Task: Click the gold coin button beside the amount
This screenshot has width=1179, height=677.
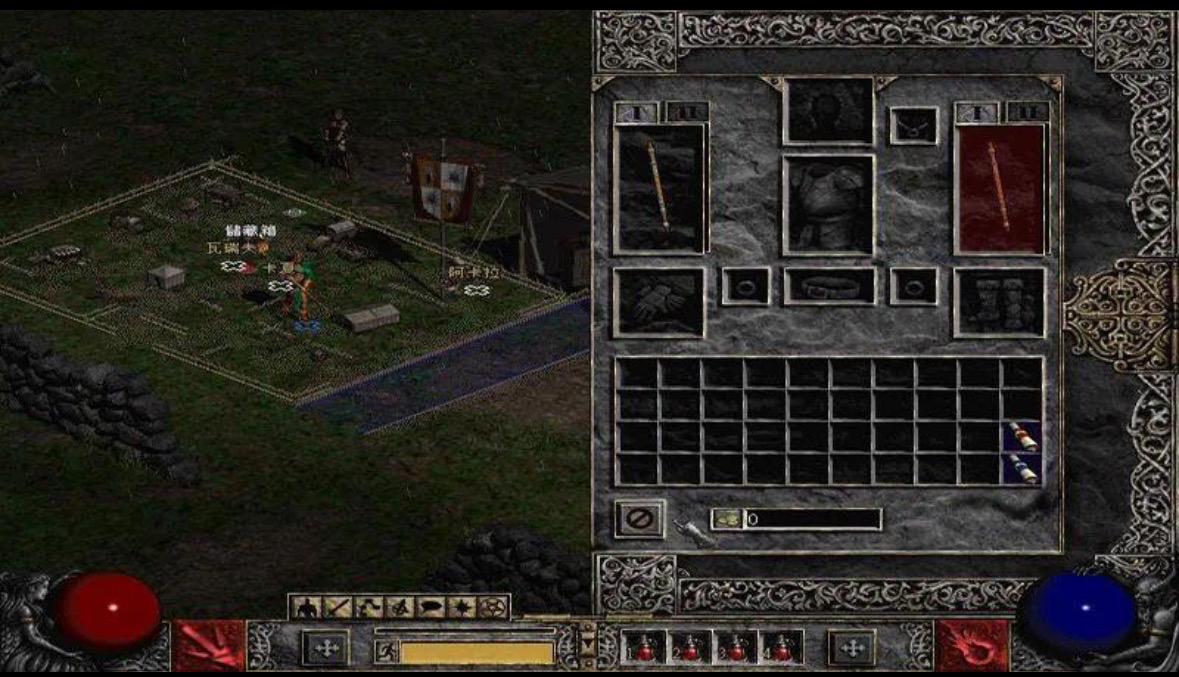Action: tap(726, 519)
